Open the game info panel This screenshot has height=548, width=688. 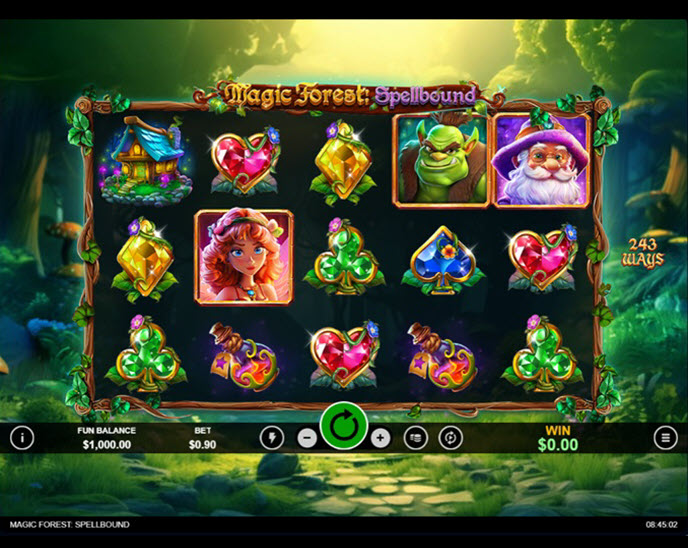22,437
